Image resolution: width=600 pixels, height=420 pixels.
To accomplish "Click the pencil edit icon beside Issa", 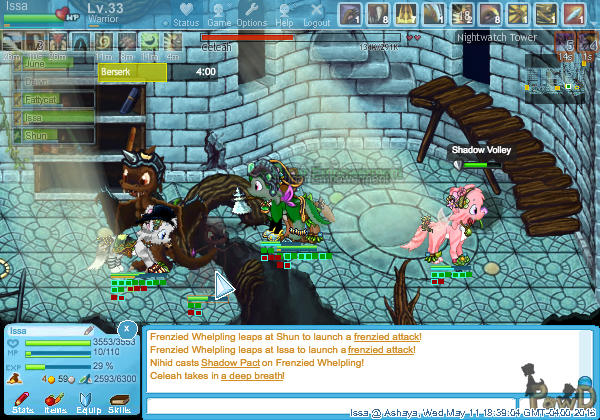I will tap(88, 330).
